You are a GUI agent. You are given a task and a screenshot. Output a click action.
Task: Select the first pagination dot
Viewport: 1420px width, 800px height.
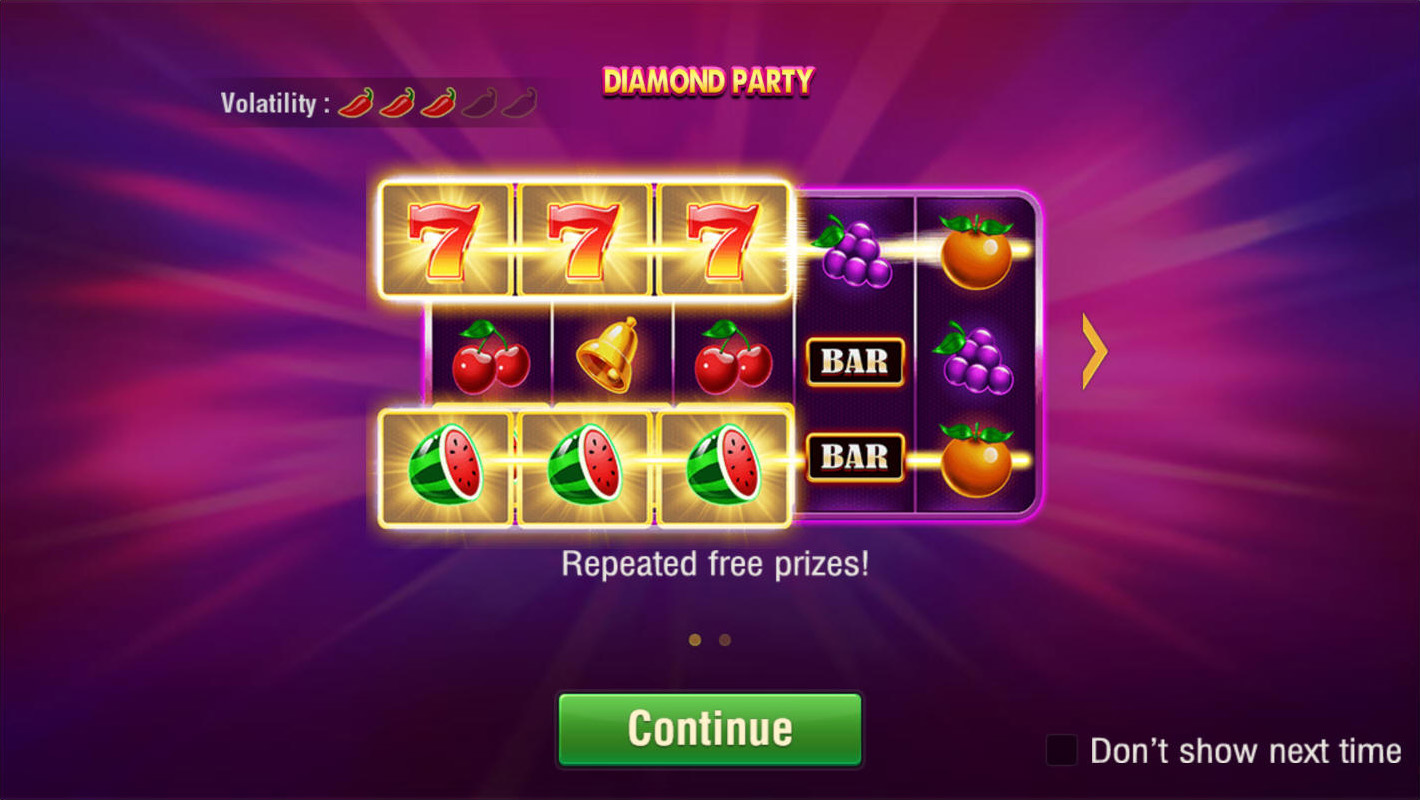(697, 638)
